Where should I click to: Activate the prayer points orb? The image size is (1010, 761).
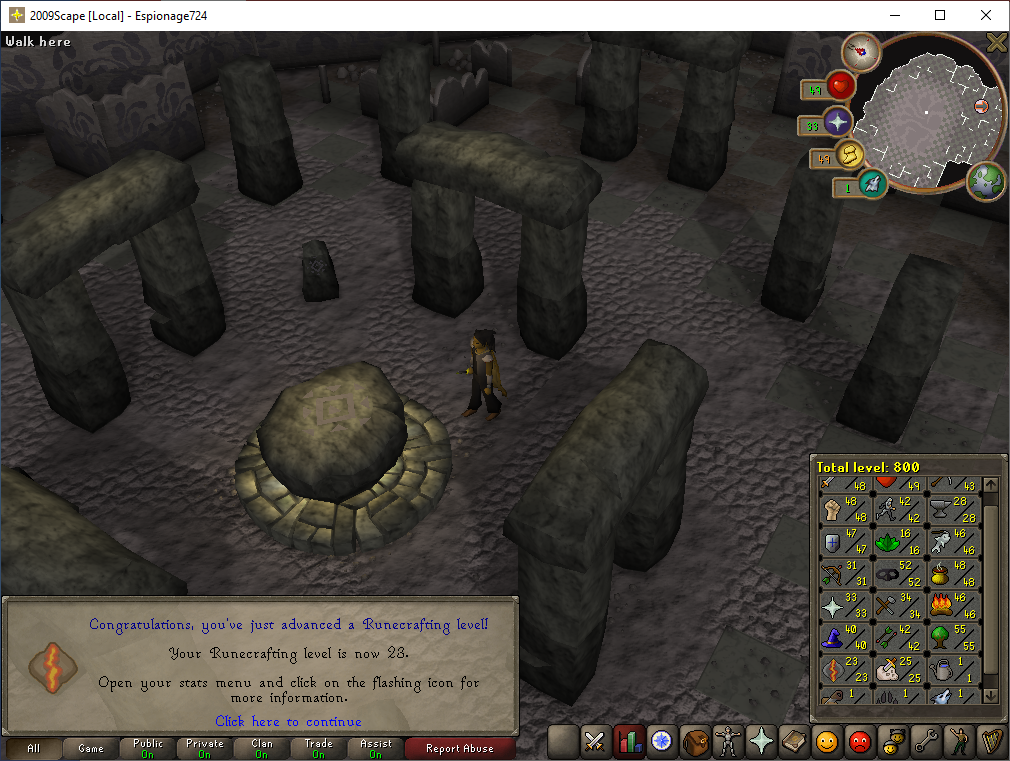tap(836, 124)
